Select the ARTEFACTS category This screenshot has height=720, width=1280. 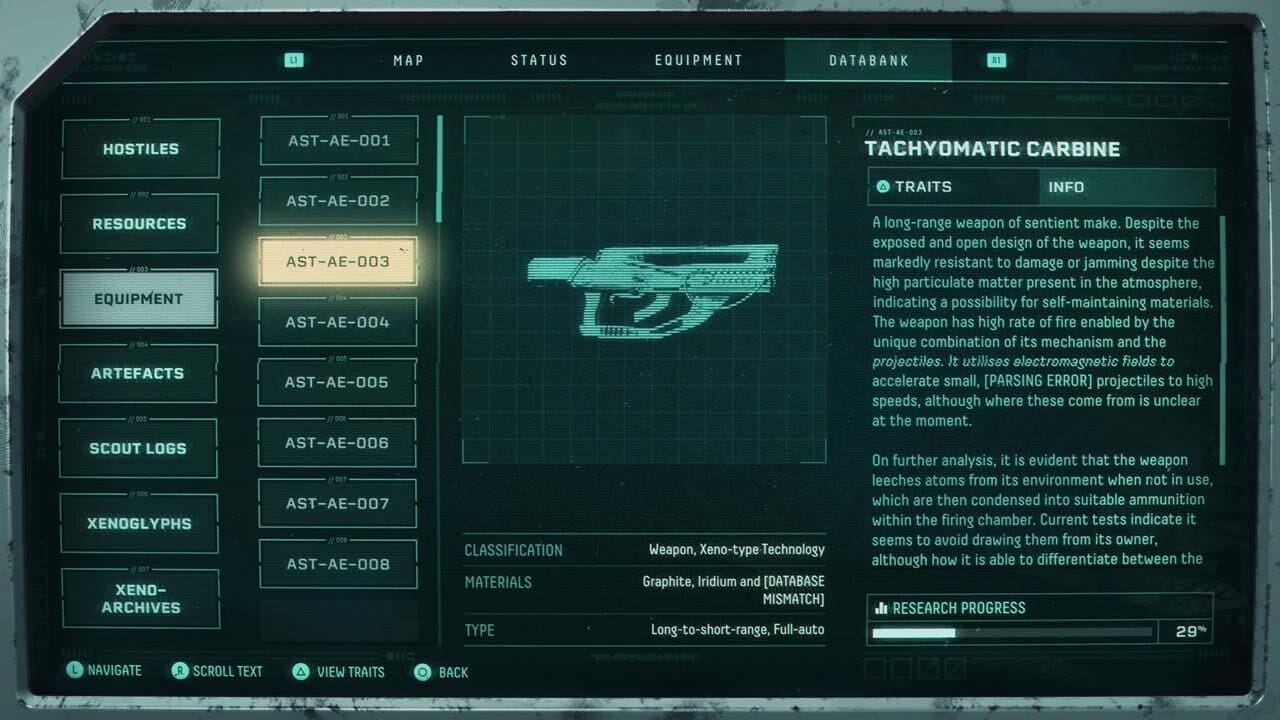pos(138,372)
